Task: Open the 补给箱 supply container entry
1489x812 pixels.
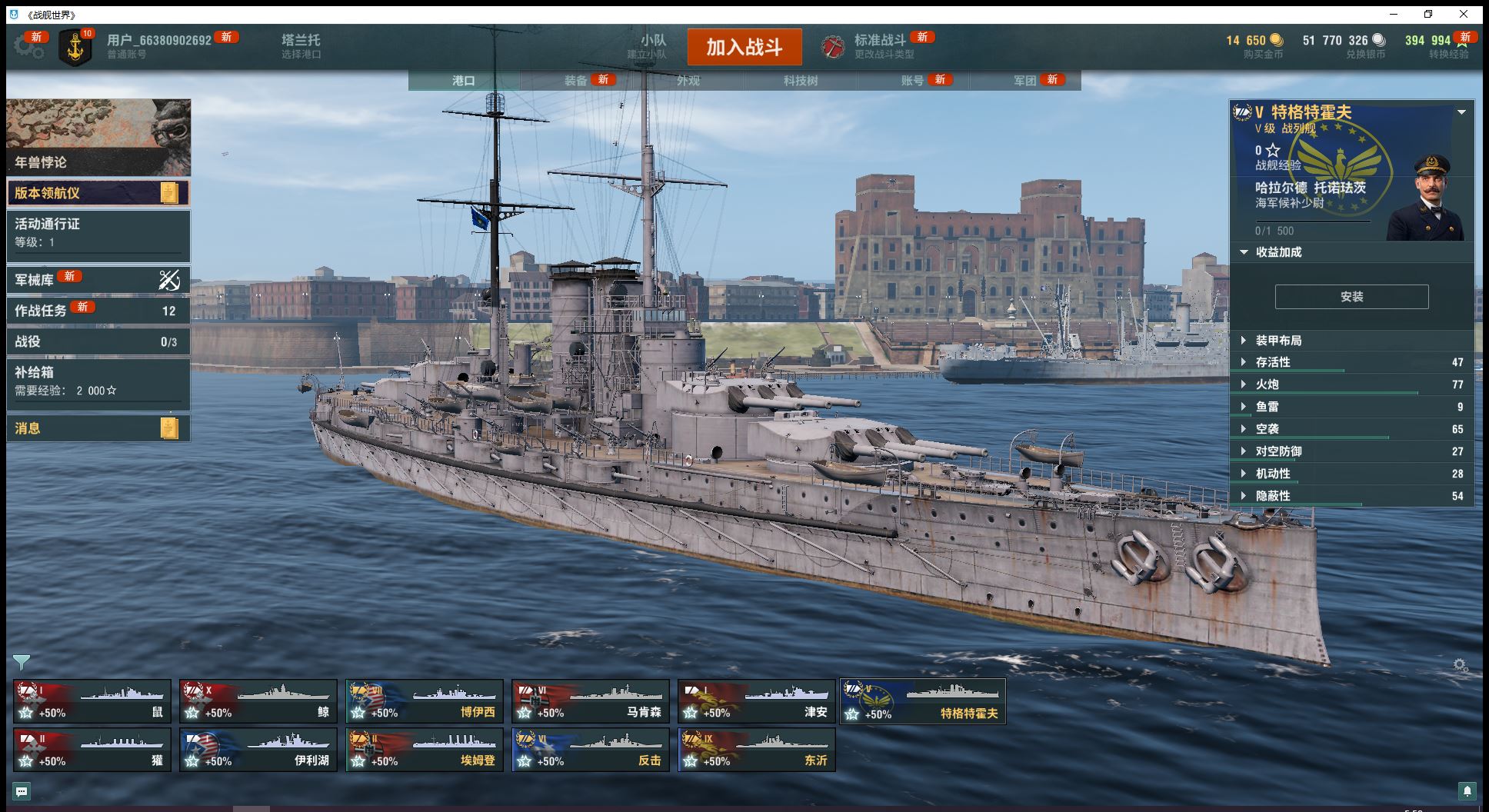Action: [98, 381]
